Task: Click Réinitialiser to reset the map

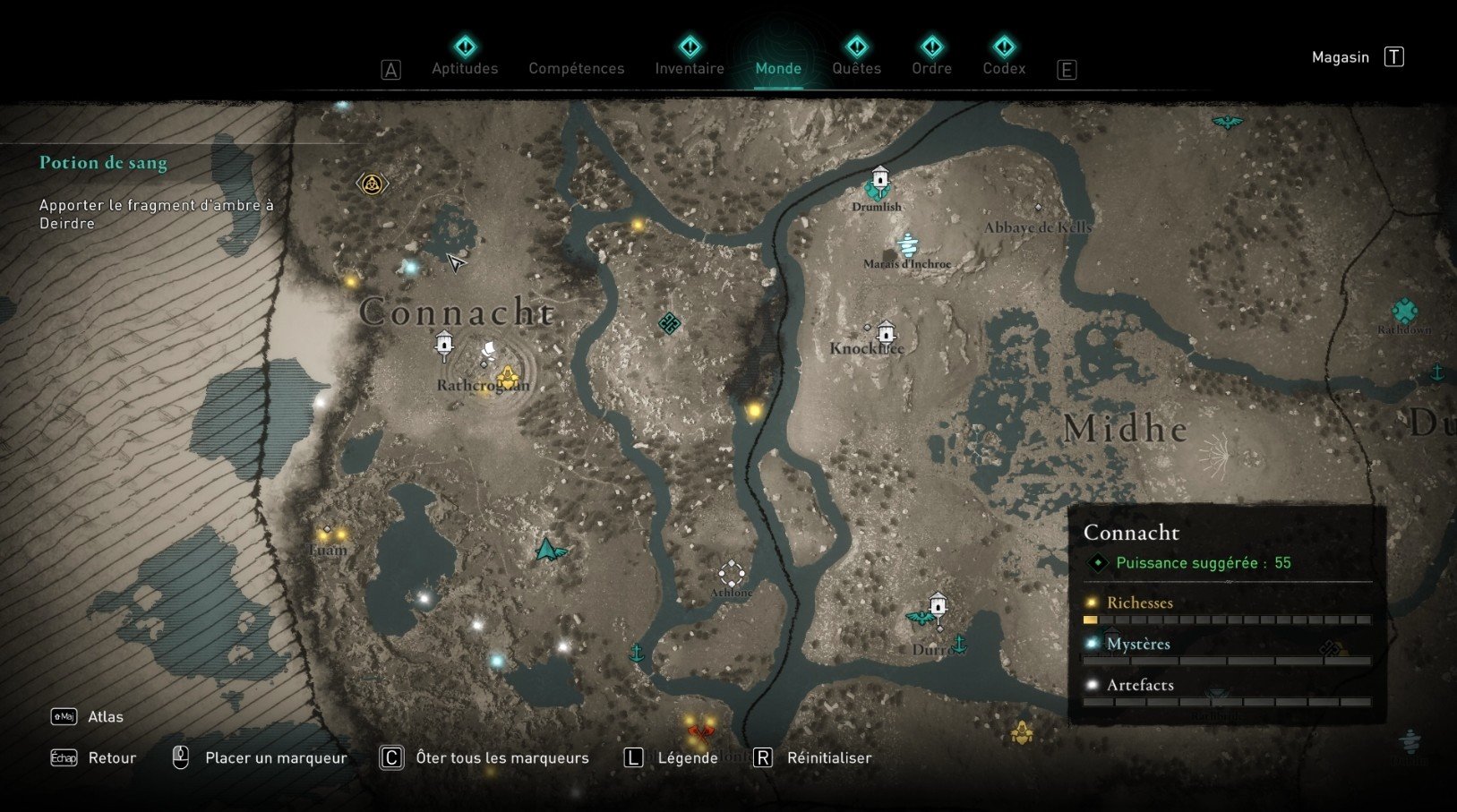Action: coord(828,757)
